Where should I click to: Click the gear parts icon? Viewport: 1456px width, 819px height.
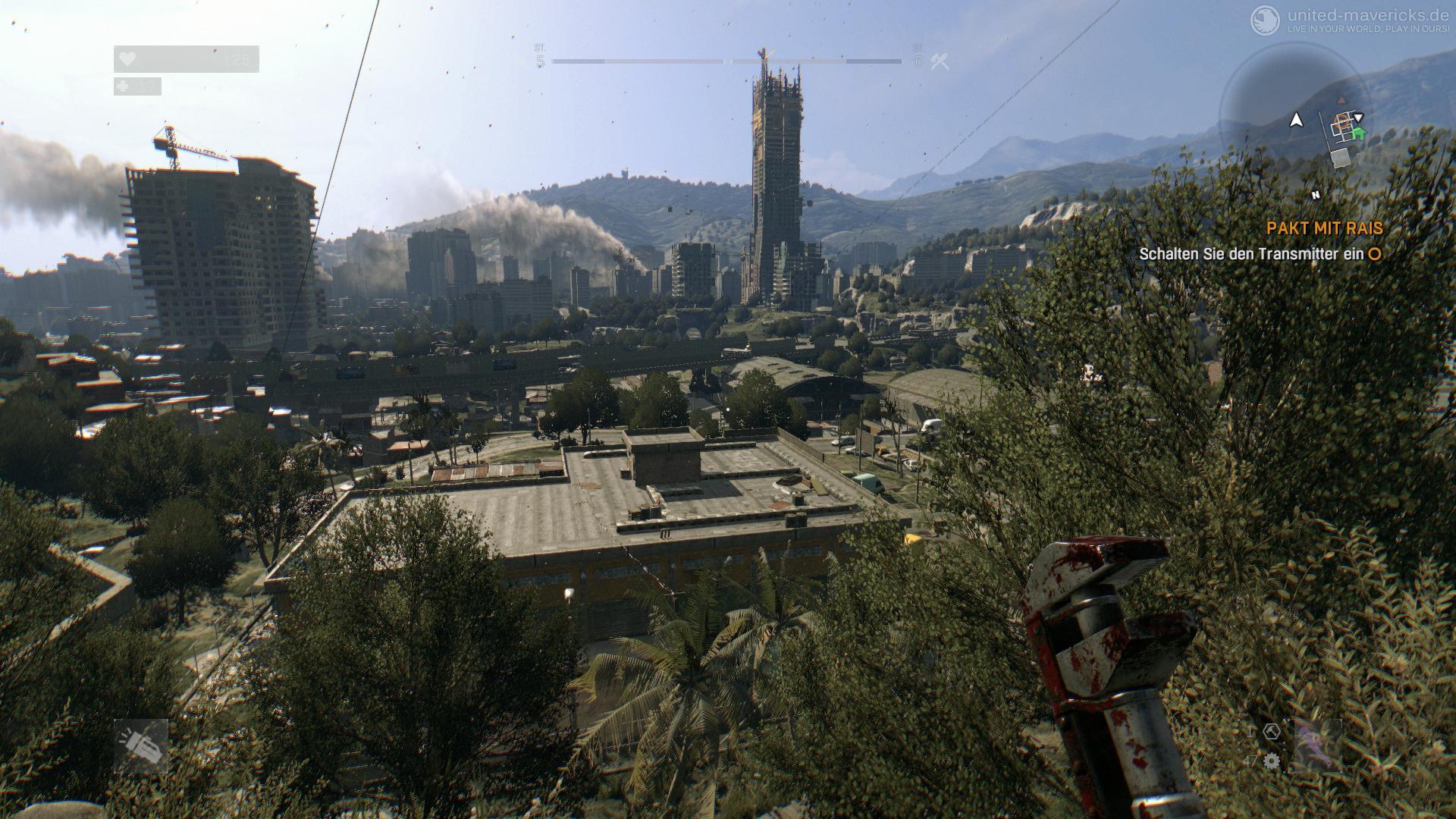tap(1272, 761)
